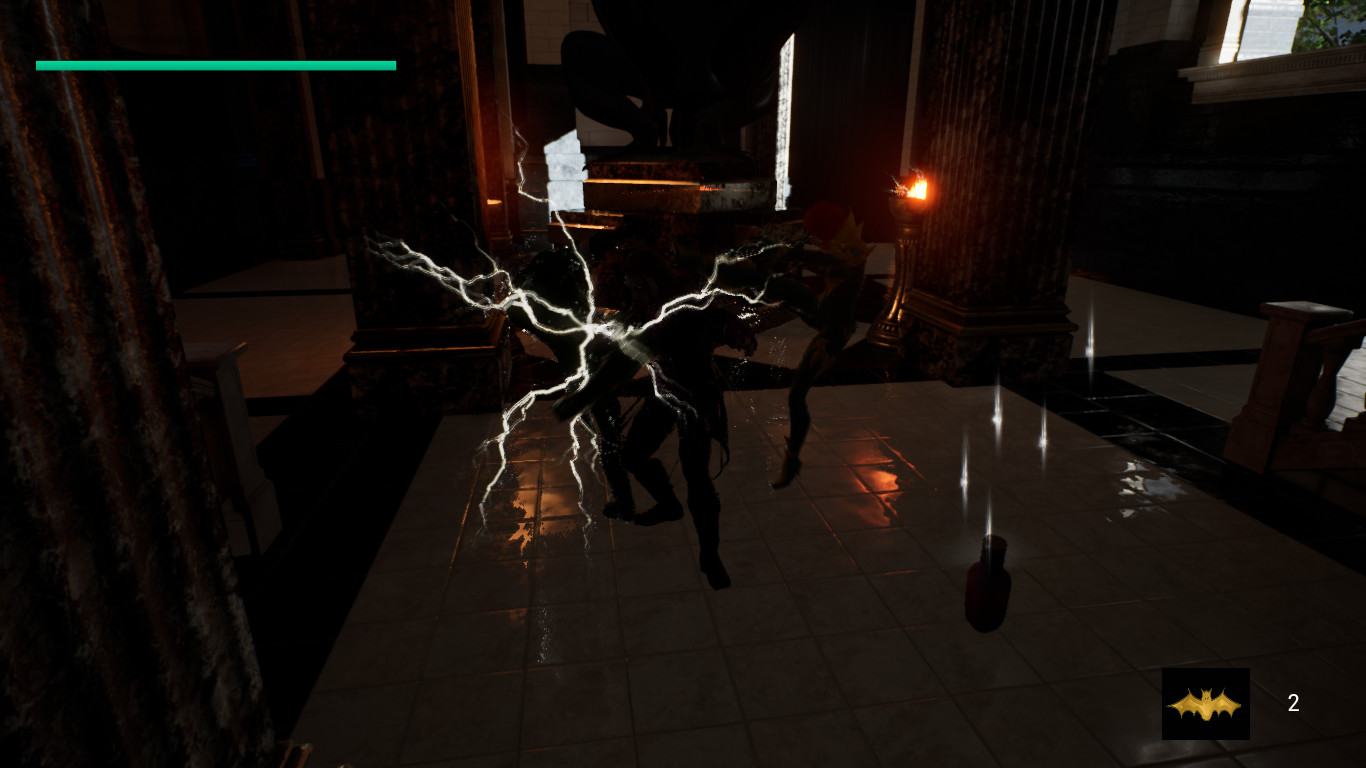The image size is (1366, 768).
Task: Click the number 2 next to the bat
Action: 1292,703
